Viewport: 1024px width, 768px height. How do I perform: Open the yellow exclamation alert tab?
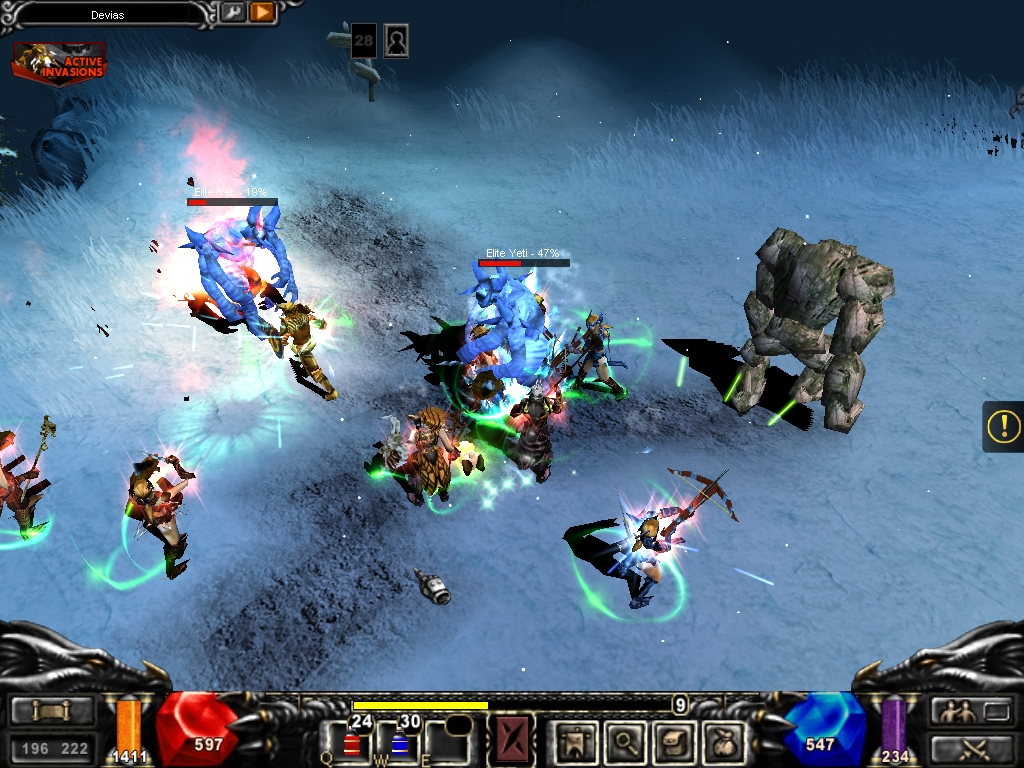[1003, 427]
